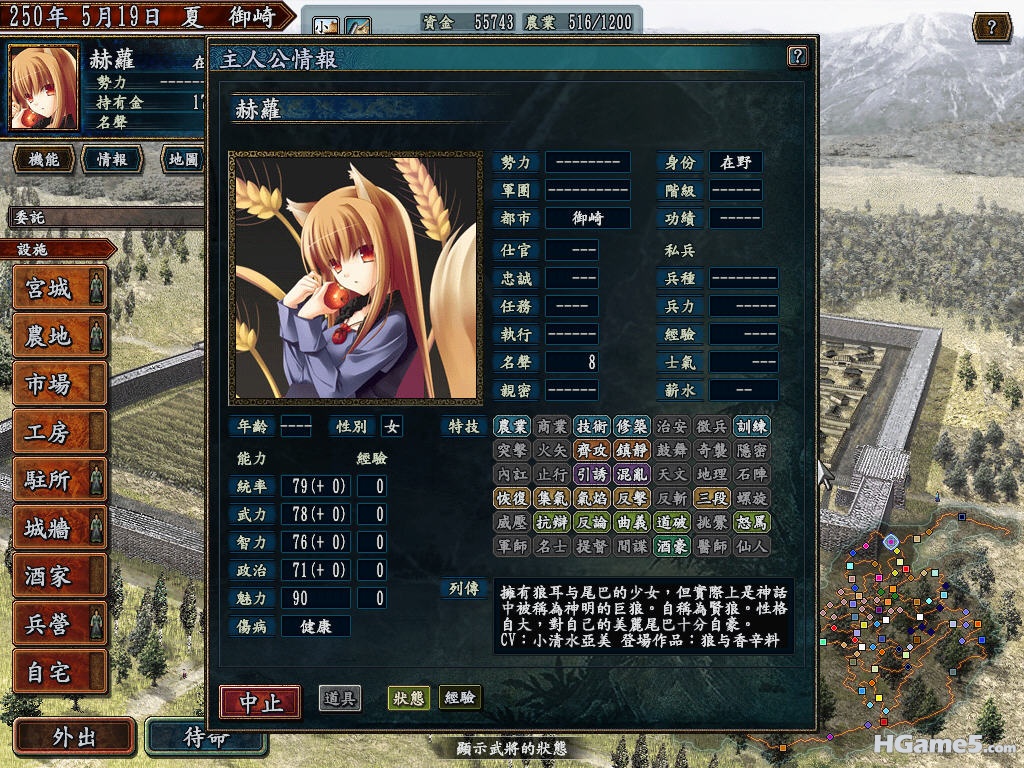The width and height of the screenshot is (1024, 768).
Task: Open the 駐所 garrison facility
Action: point(59,480)
